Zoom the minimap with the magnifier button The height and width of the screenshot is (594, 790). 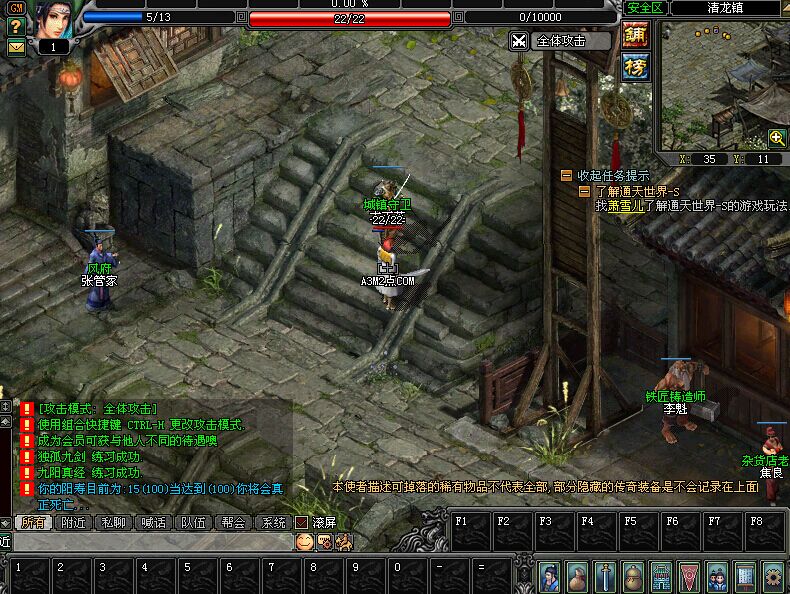pos(776,138)
